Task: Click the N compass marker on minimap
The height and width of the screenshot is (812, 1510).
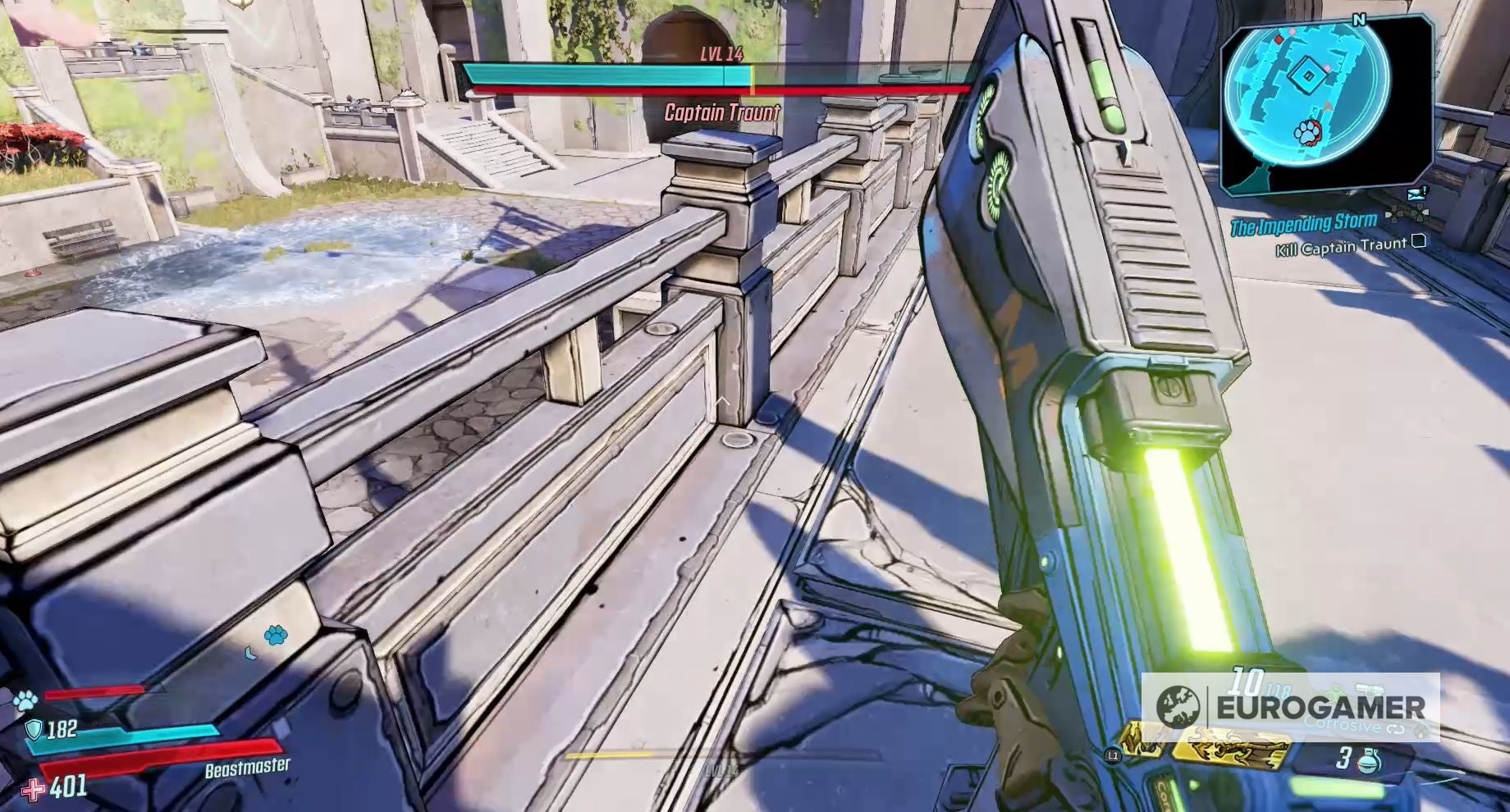Action: (1359, 18)
